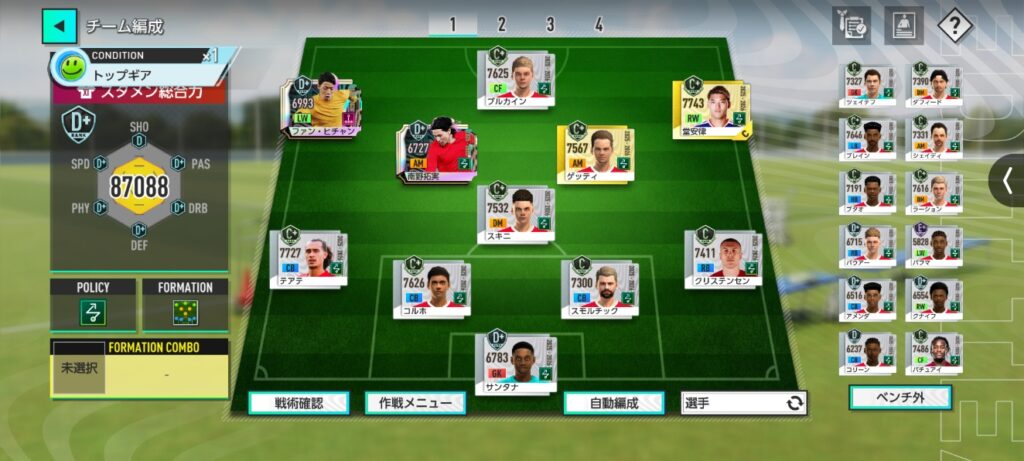Screen dimensions: 1024x461
Task: Select defensive midfielder スキニ card
Action: [x=514, y=213]
